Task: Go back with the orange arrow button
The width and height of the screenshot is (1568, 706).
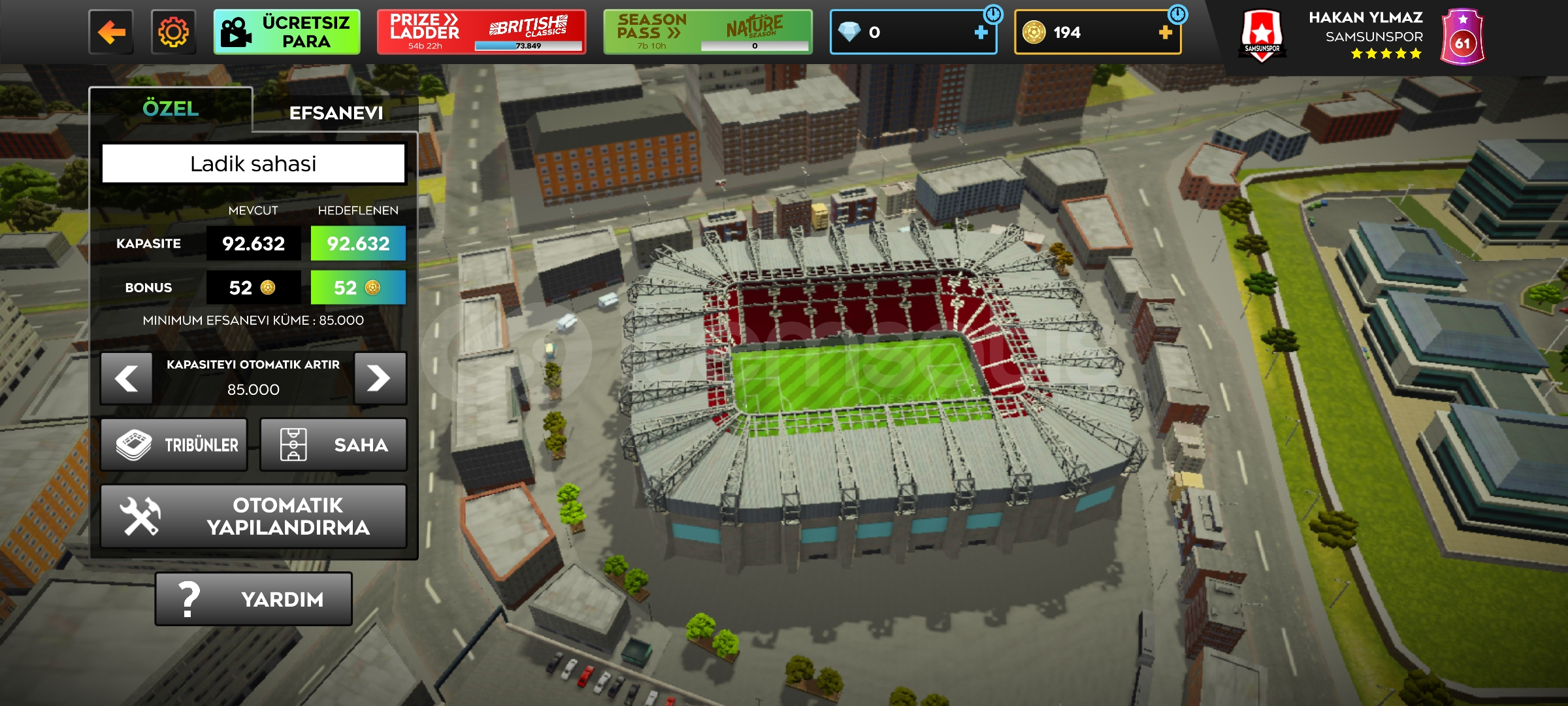Action: pos(111,32)
